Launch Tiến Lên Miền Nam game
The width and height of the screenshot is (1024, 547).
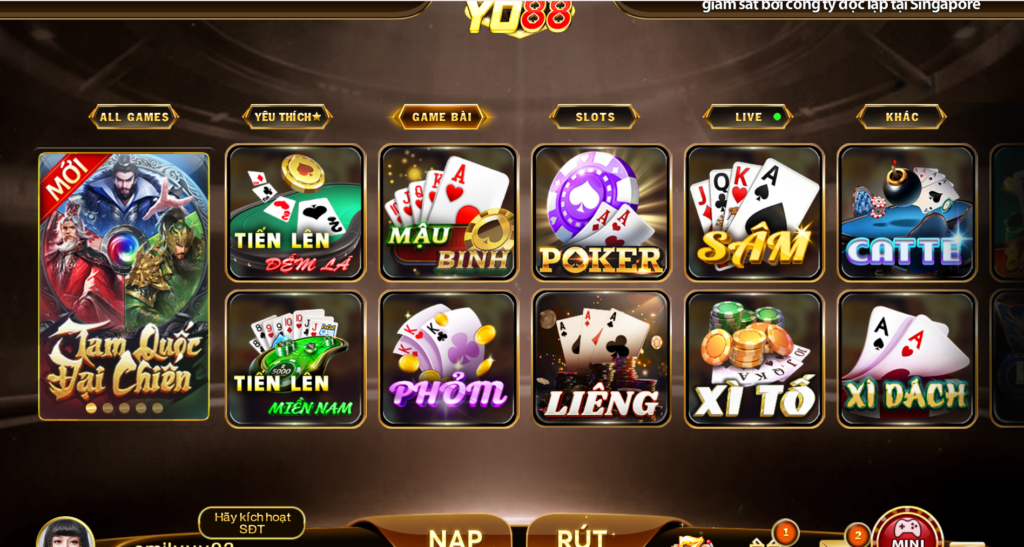point(296,359)
